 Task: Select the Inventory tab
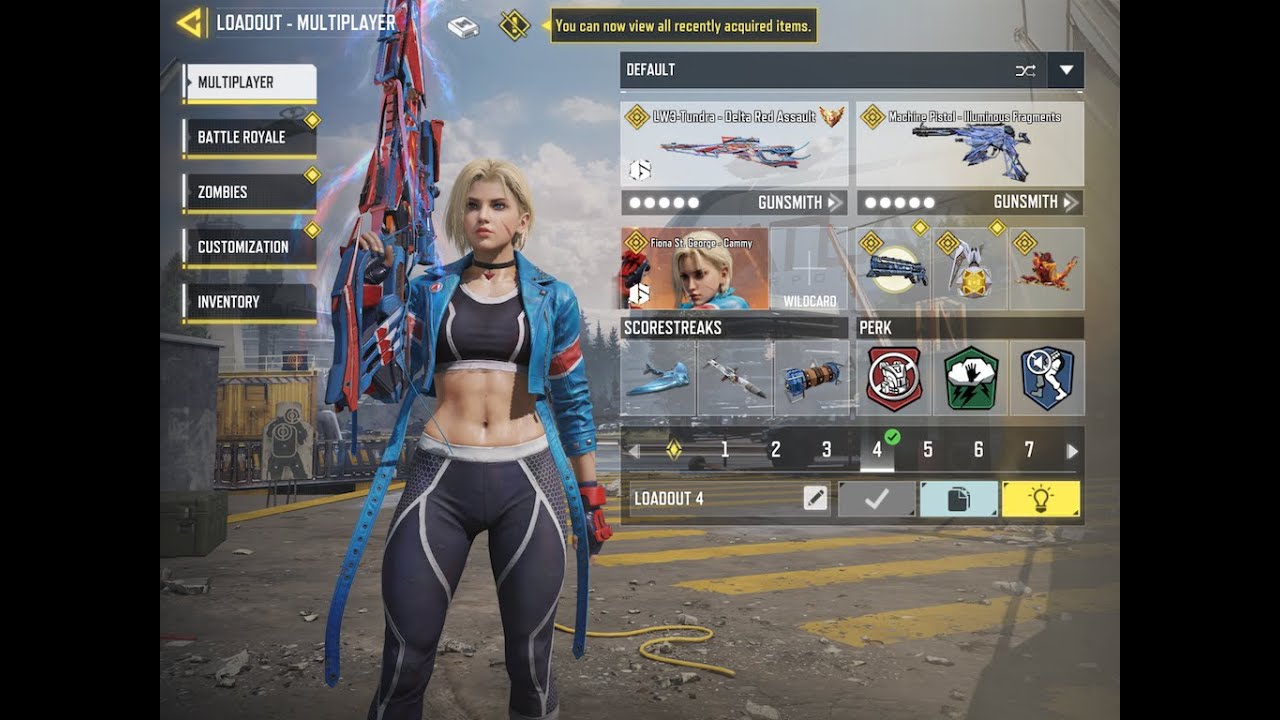[249, 302]
